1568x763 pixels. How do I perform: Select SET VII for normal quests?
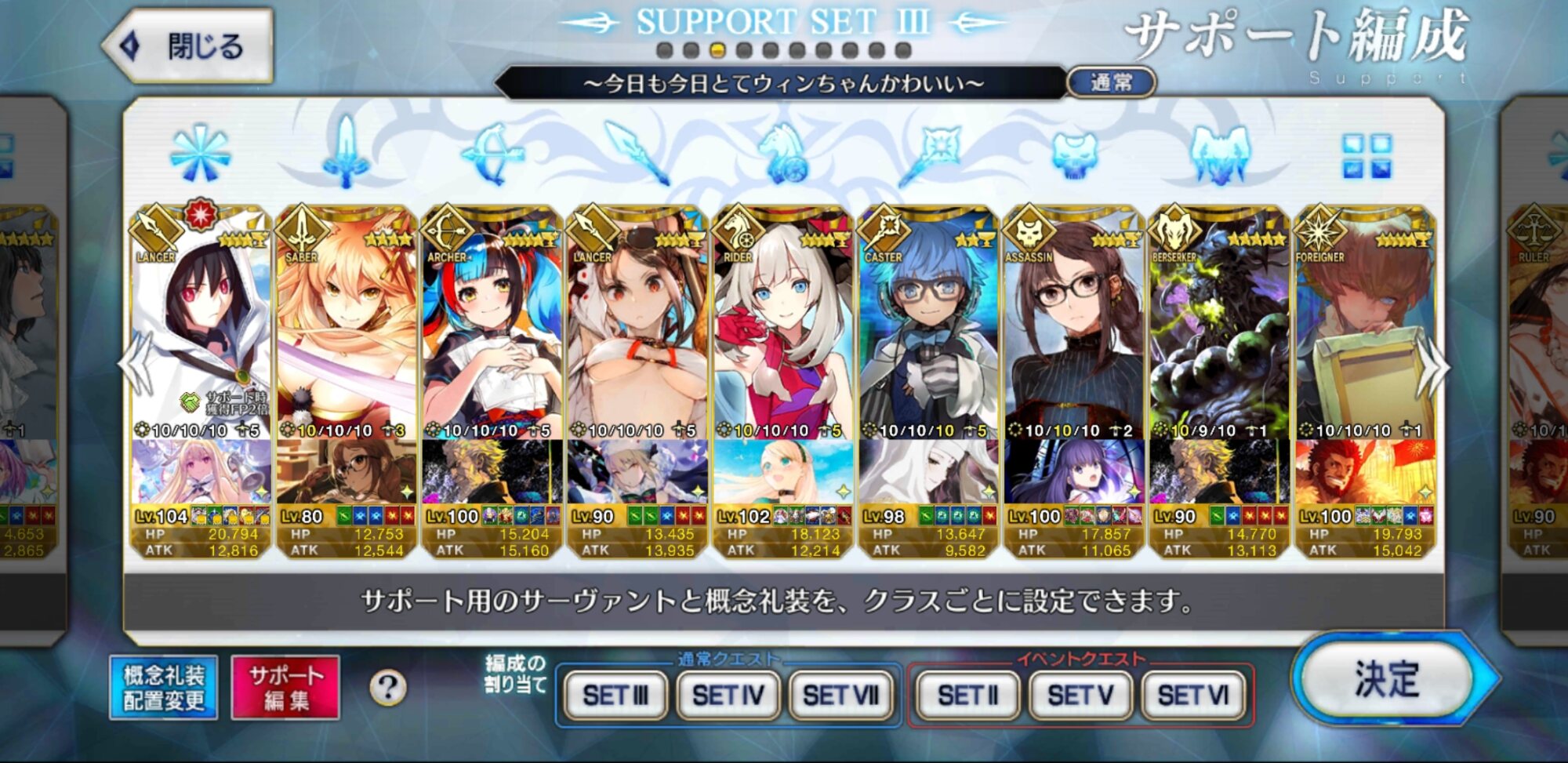tap(840, 695)
